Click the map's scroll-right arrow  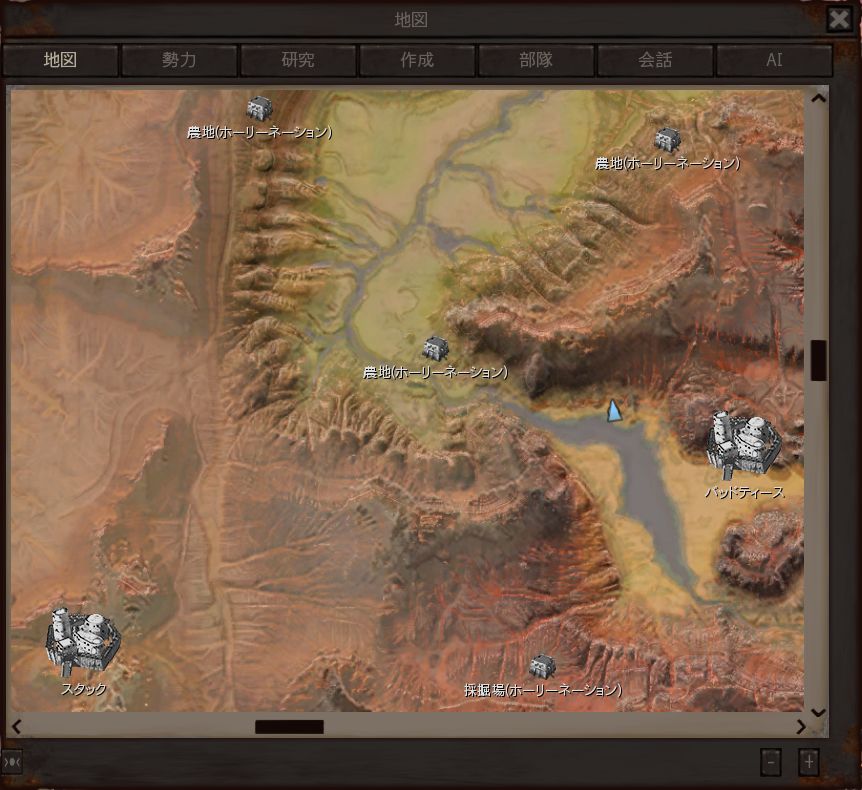coord(800,727)
